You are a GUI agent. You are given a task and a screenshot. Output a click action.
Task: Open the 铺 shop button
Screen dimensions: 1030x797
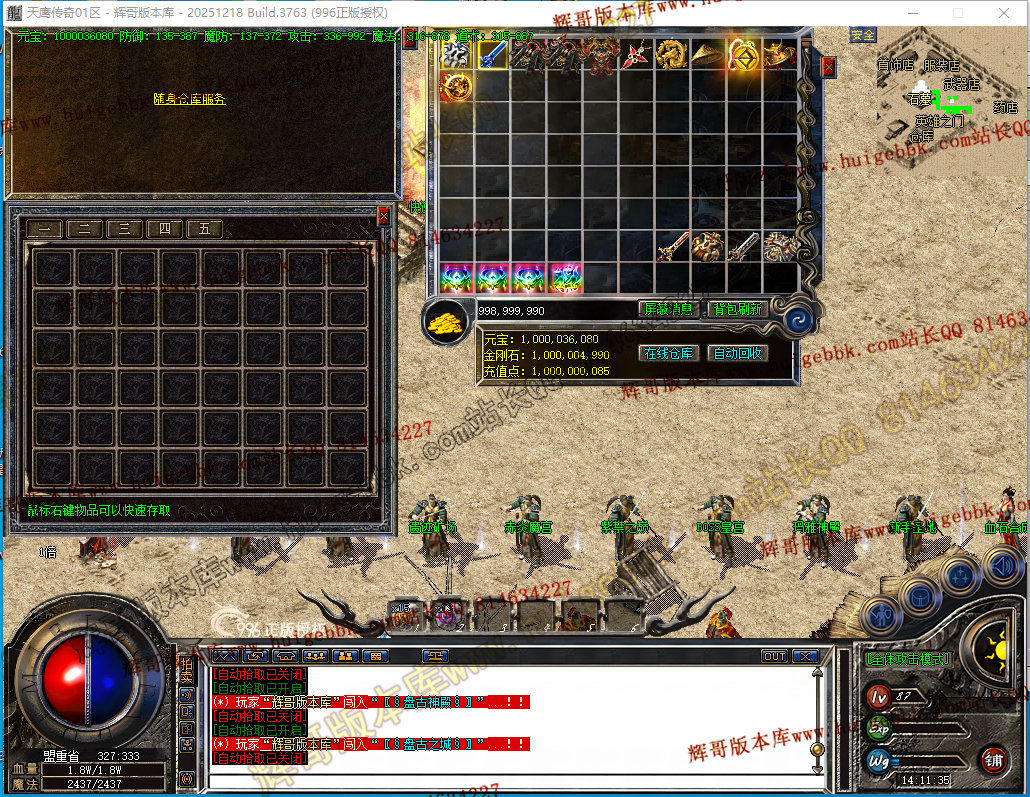[x=992, y=760]
